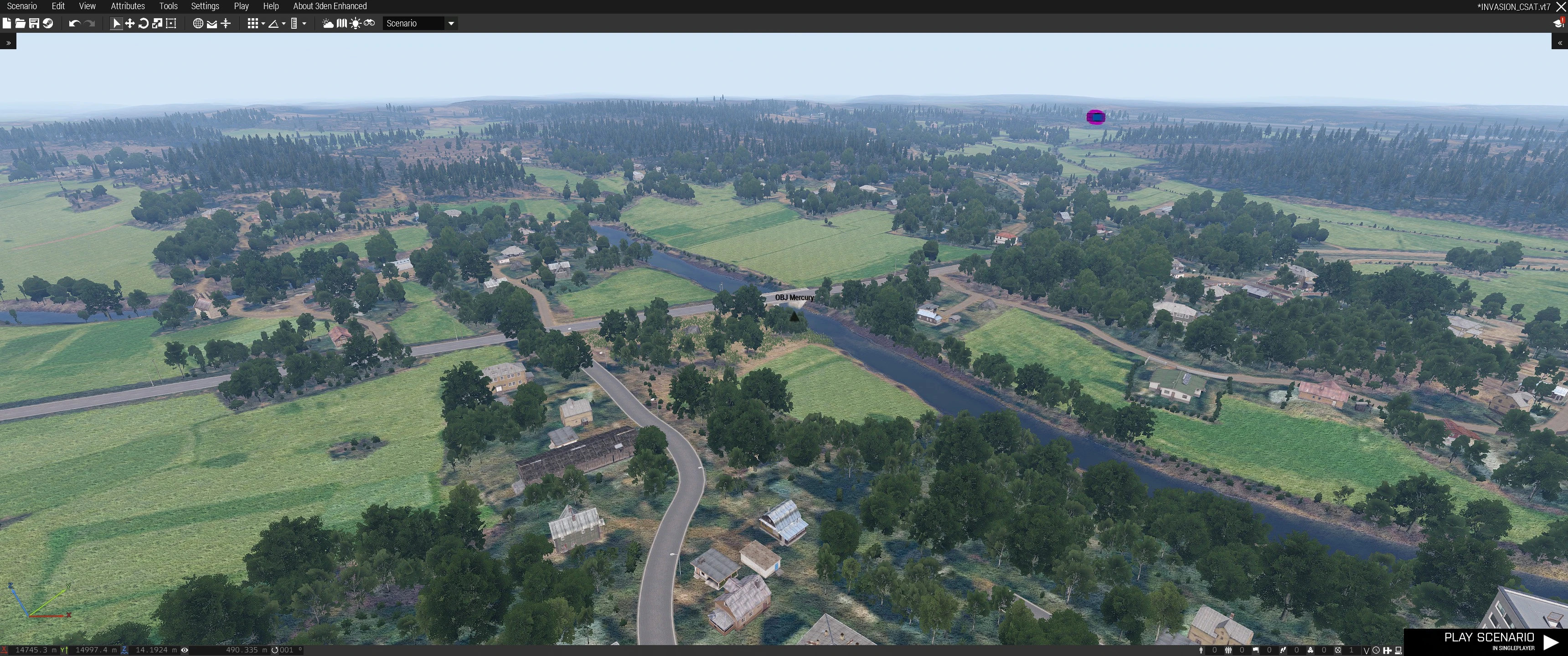Open a scenario using the folder icon
The image size is (1568, 656).
tap(20, 23)
